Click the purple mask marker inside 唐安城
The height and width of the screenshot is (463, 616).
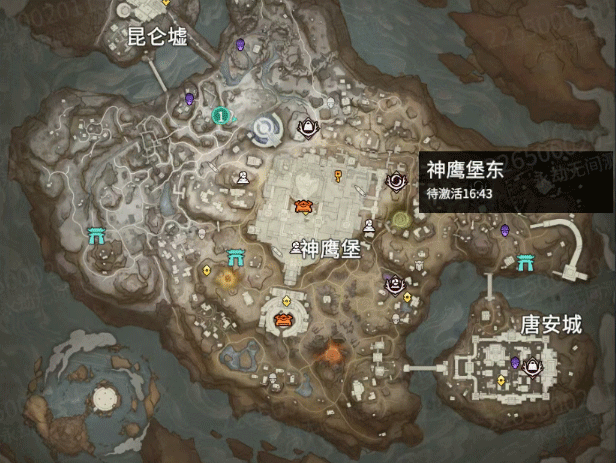pyautogui.click(x=516, y=362)
